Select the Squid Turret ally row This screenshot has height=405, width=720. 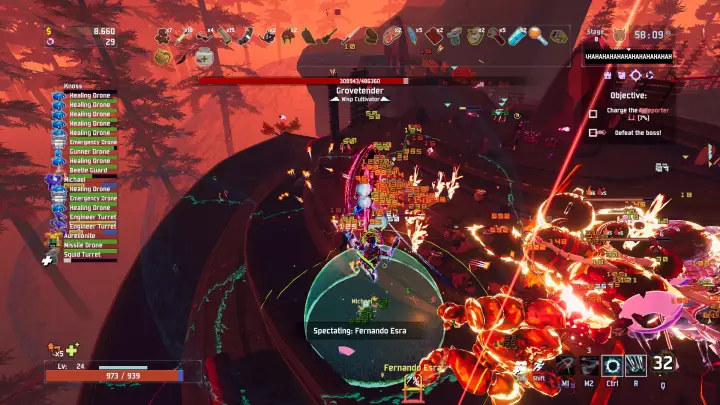point(88,254)
